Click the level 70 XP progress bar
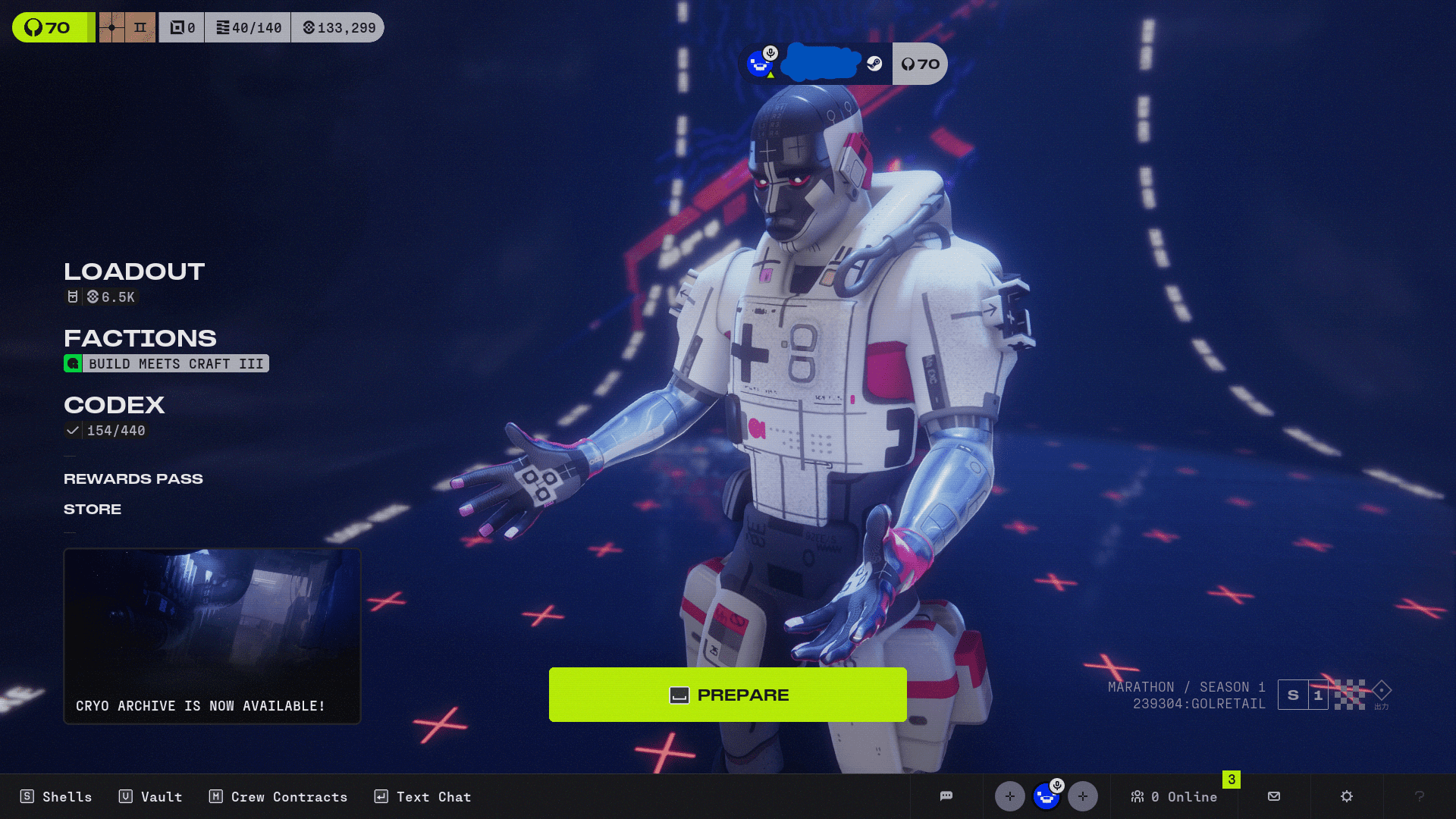 tap(50, 27)
